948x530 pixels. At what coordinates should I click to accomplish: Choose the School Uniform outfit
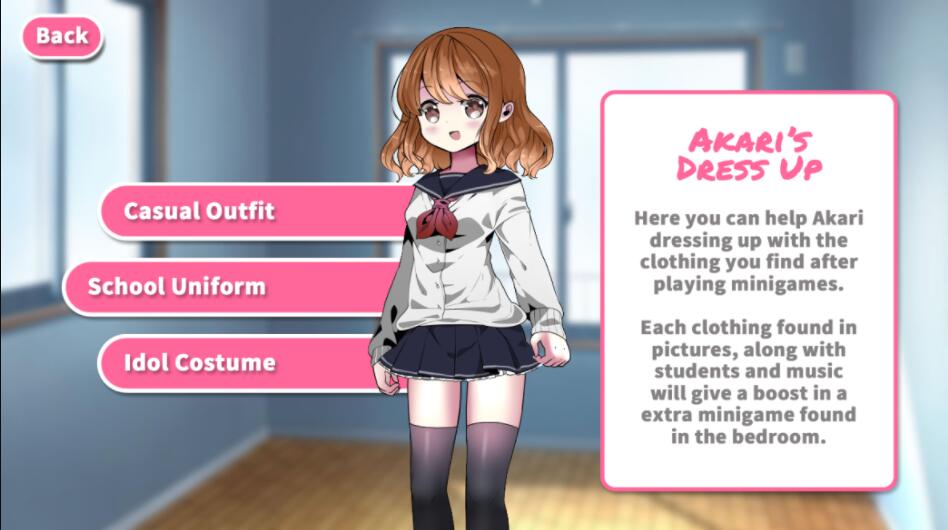point(177,286)
